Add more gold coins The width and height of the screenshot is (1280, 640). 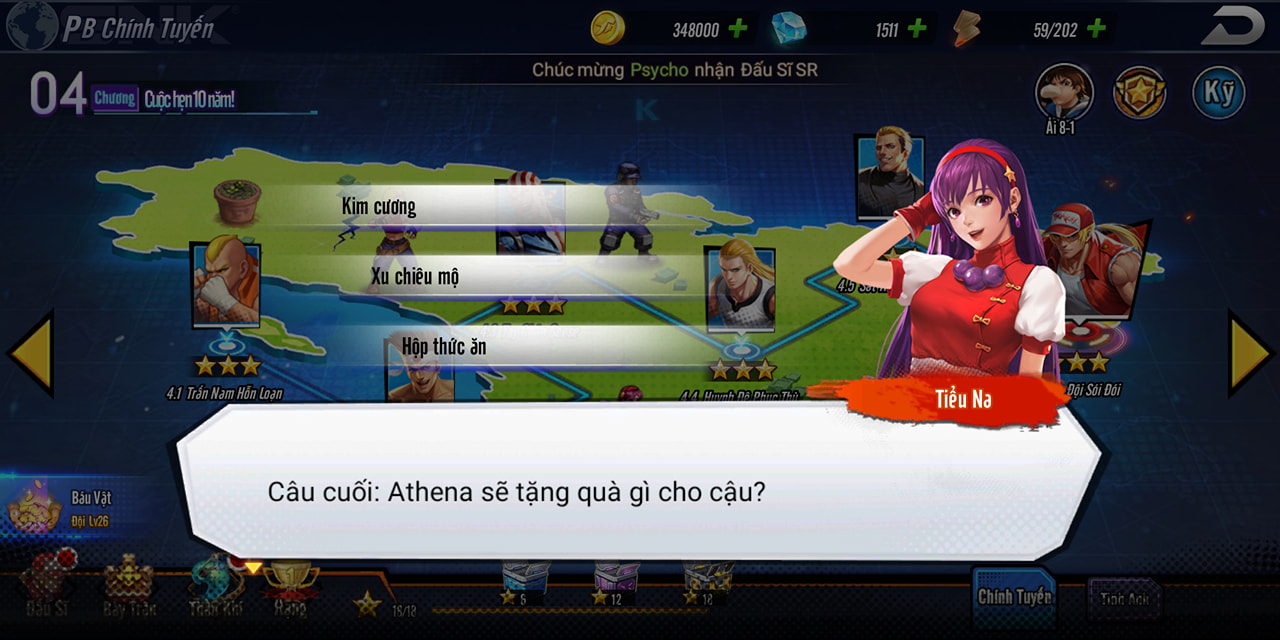click(738, 28)
